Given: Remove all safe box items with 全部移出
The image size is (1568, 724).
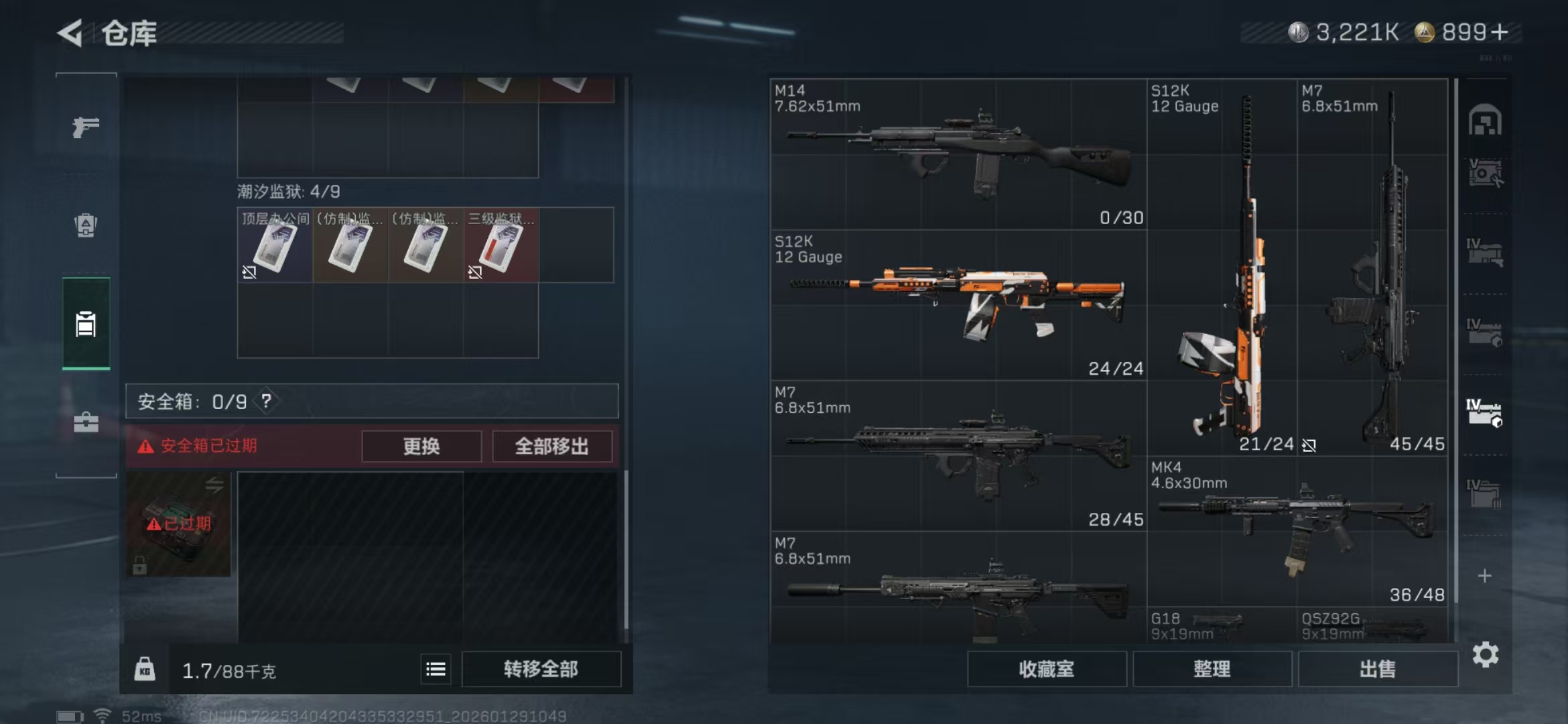Looking at the screenshot, I should (551, 446).
